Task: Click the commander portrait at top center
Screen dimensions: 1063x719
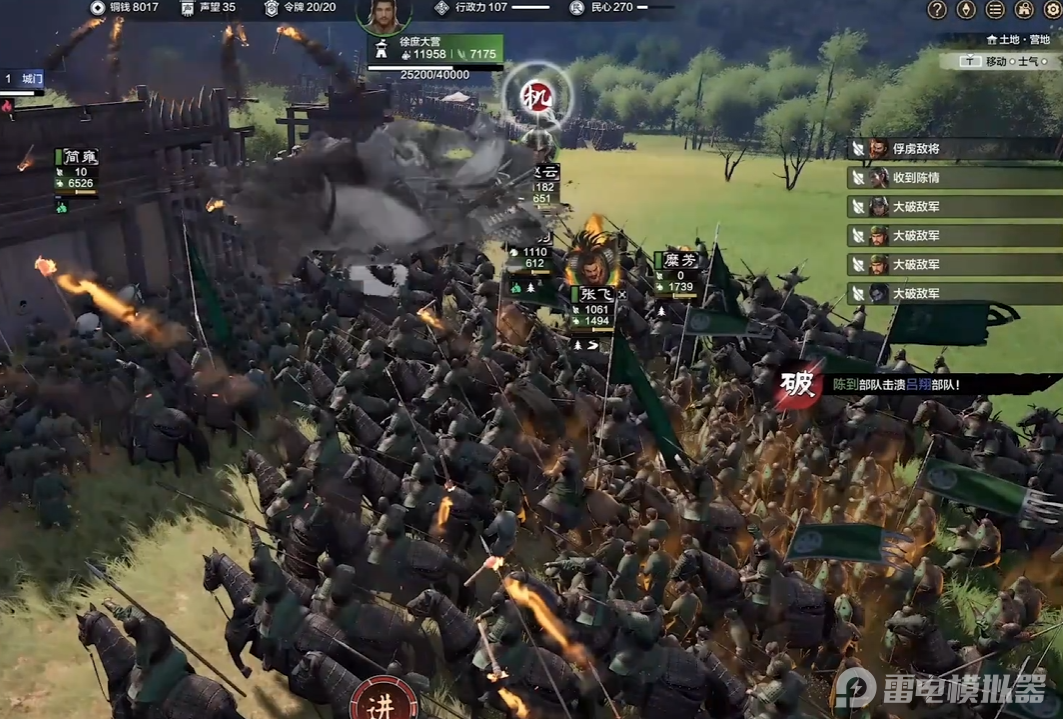Action: [x=384, y=14]
